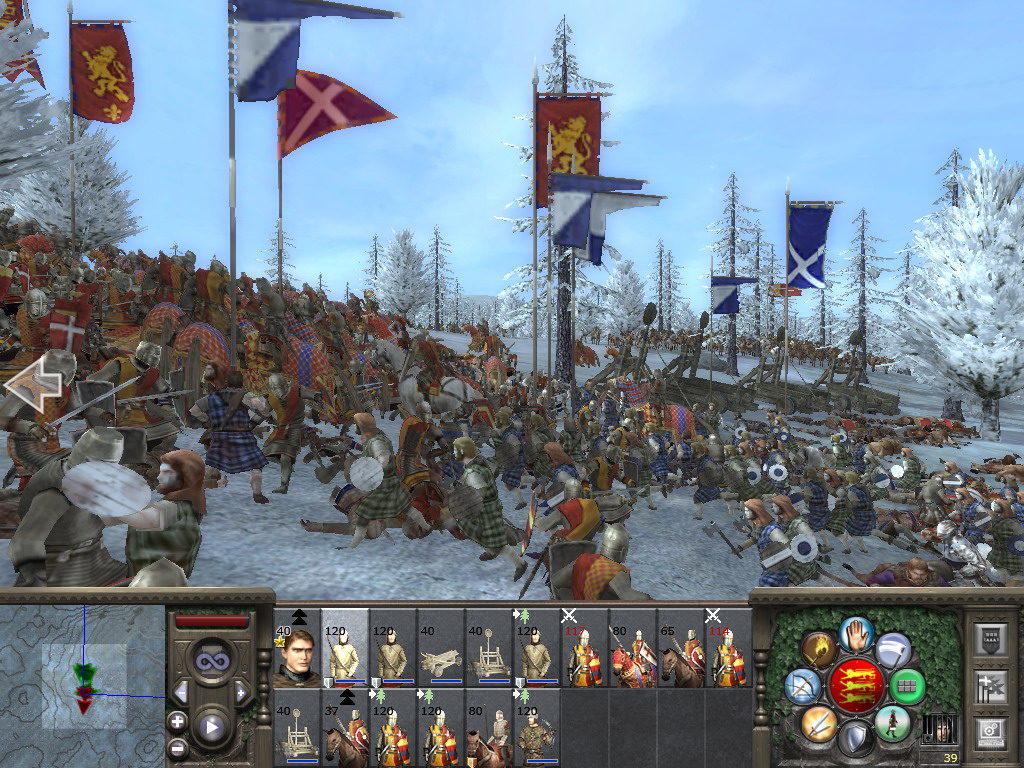Toggle the bow and arrow fire-at-will button
This screenshot has height=768, width=1024.
pyautogui.click(x=805, y=685)
